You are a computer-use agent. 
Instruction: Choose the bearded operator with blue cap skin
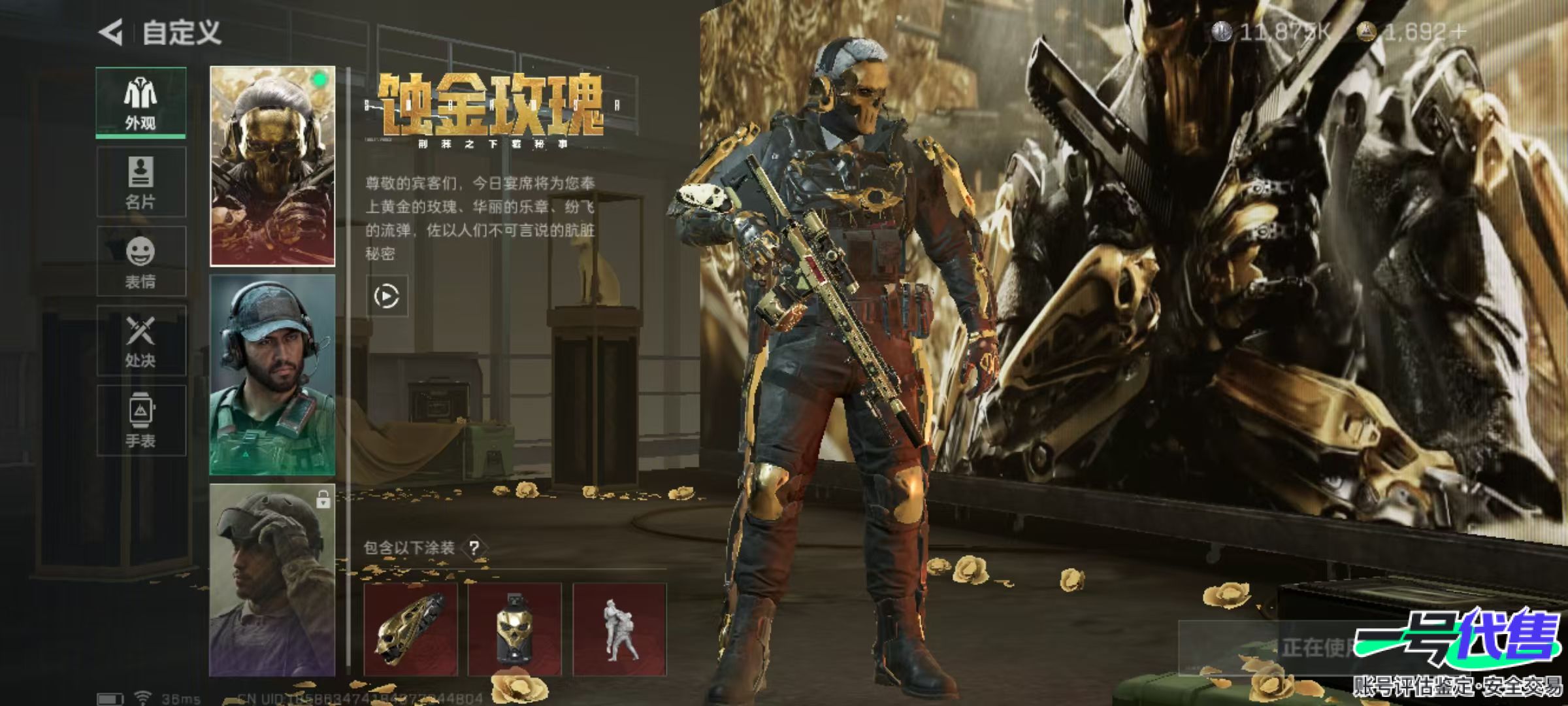pyautogui.click(x=272, y=375)
